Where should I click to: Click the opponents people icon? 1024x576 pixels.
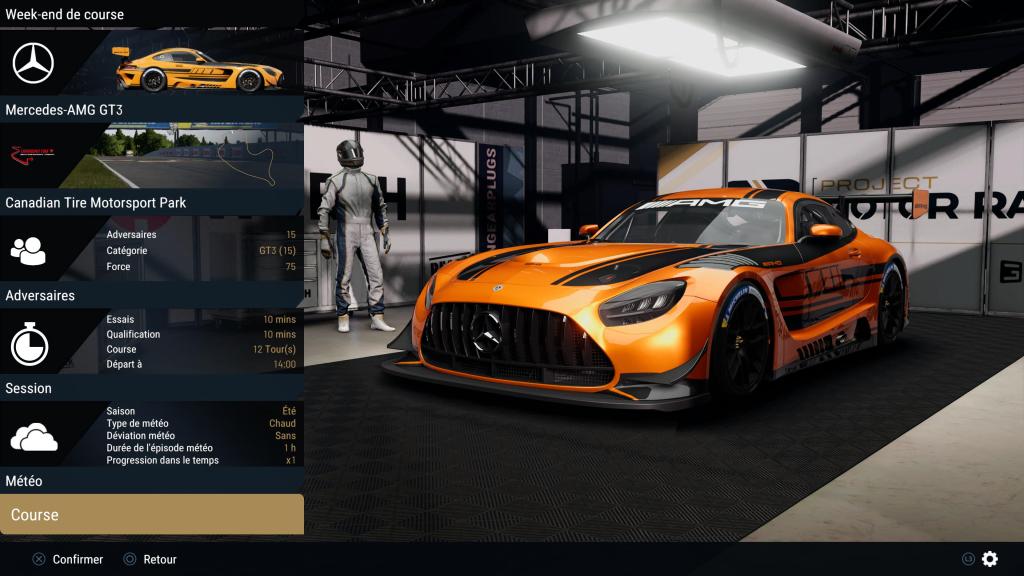(x=28, y=250)
